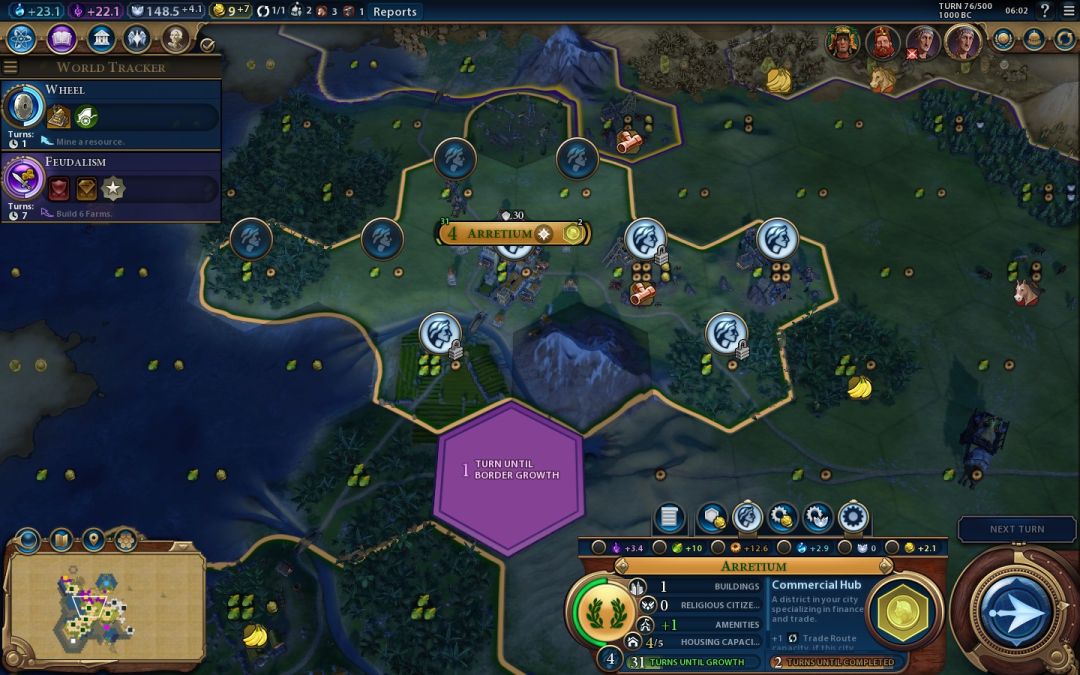View the government building icon

(100, 39)
